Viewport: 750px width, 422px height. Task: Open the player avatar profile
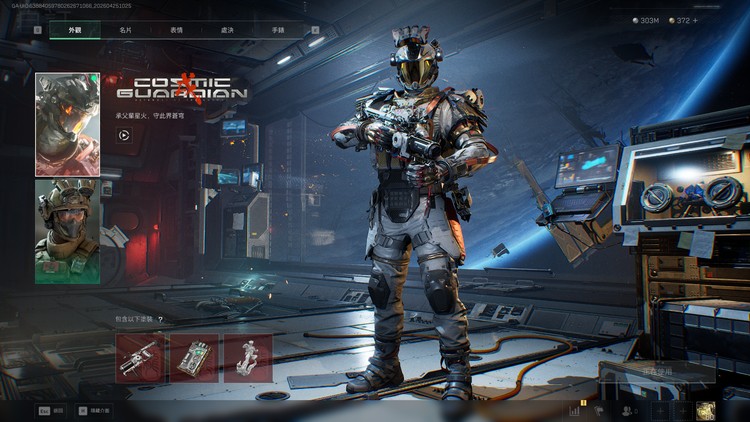point(706,410)
